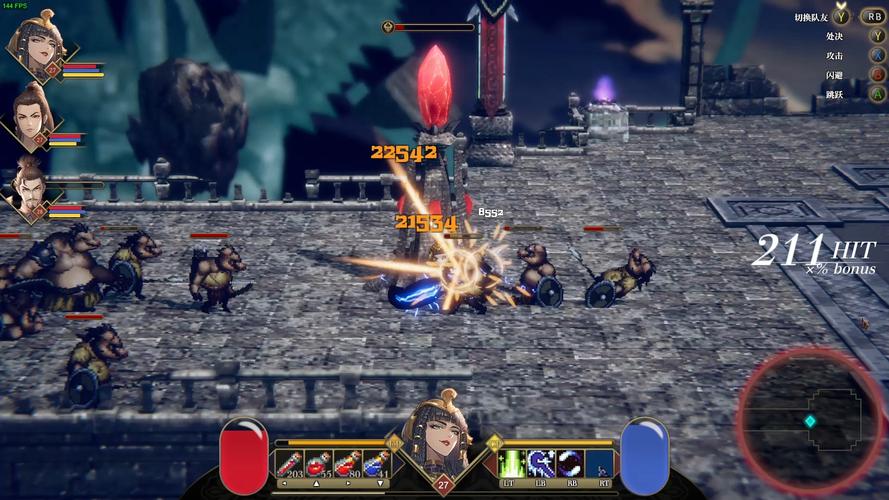The image size is (889, 500).
Task: Activate the crescent slash skill
Action: point(570,462)
